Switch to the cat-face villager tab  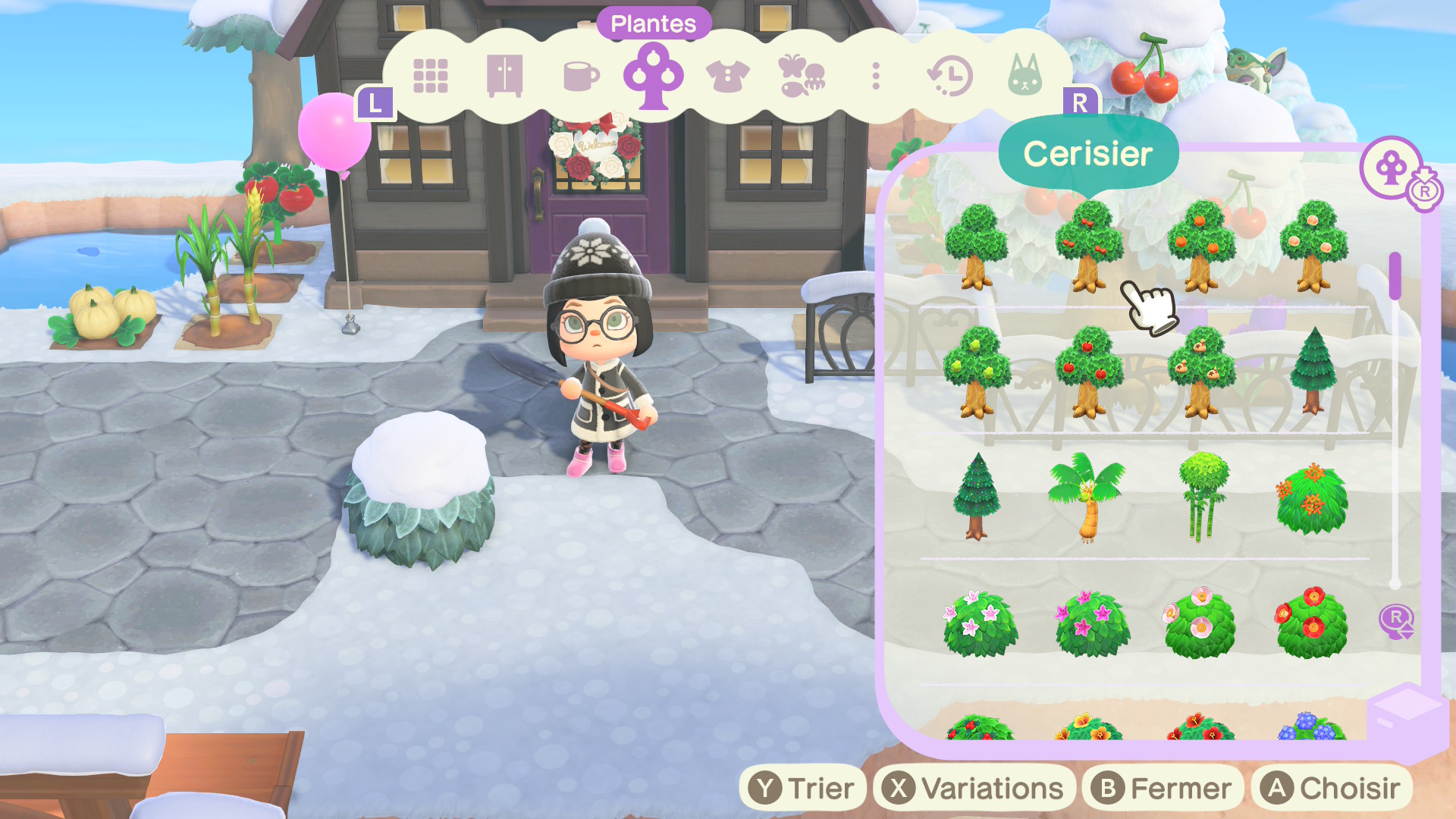(1025, 76)
